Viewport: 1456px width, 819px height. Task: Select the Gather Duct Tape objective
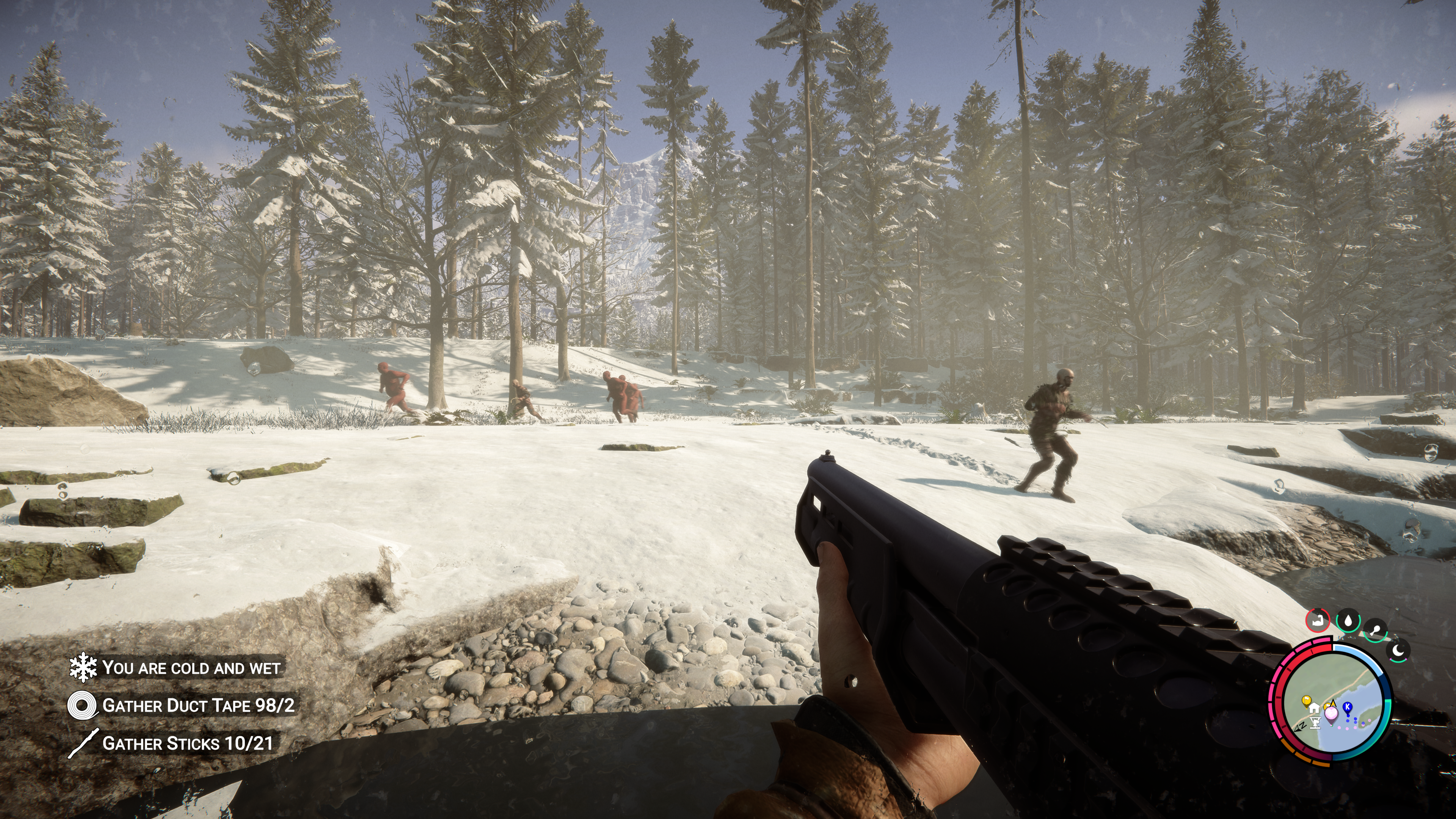pos(198,705)
